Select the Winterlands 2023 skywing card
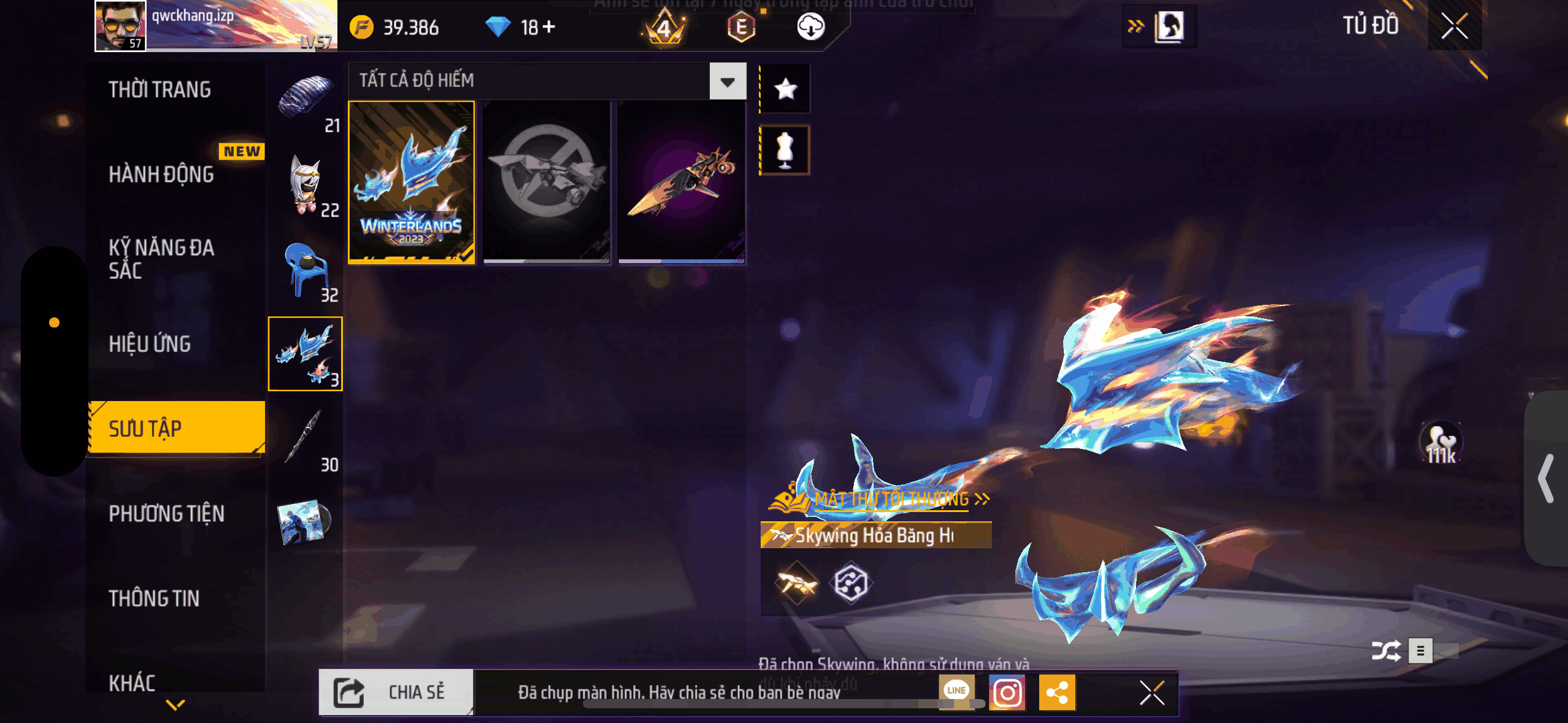 coord(412,182)
